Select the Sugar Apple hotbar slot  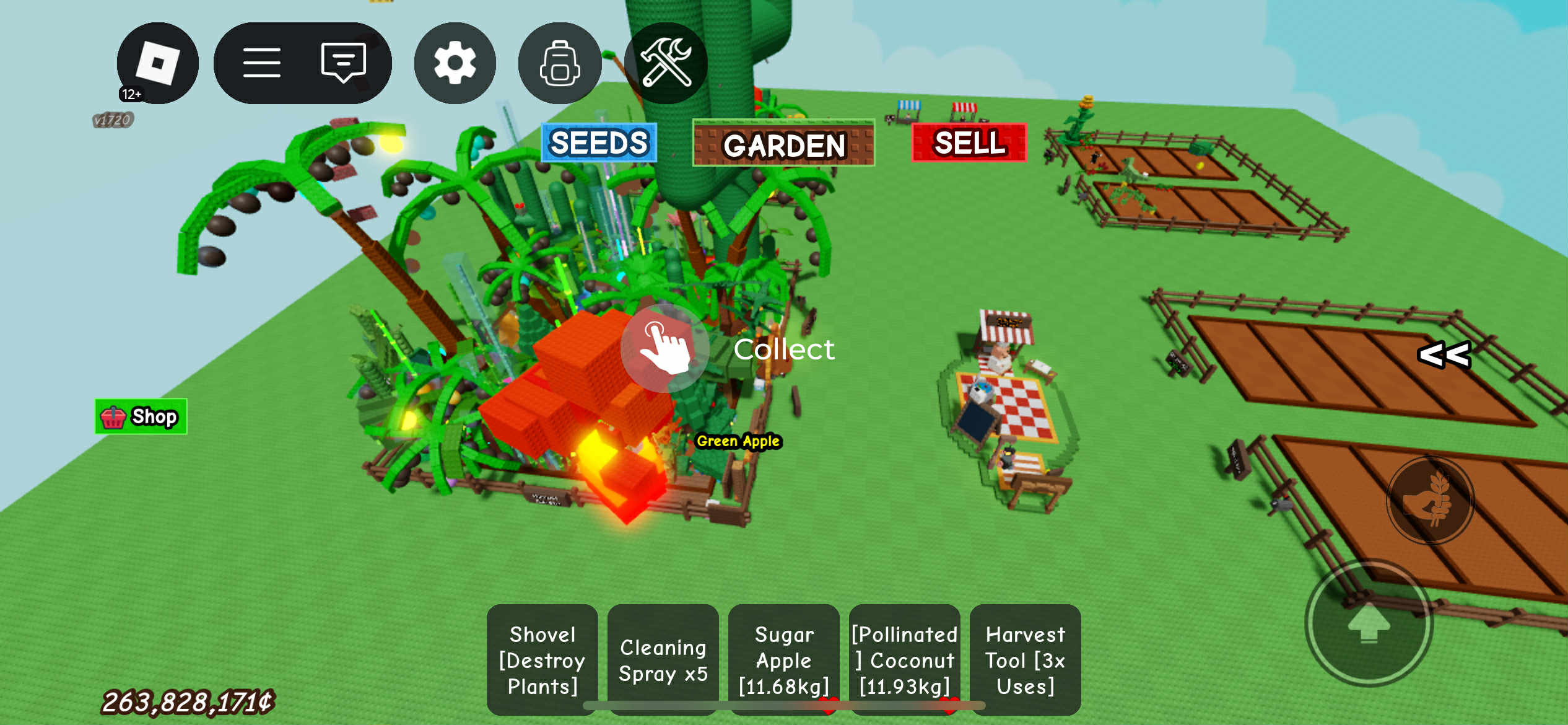[783, 660]
